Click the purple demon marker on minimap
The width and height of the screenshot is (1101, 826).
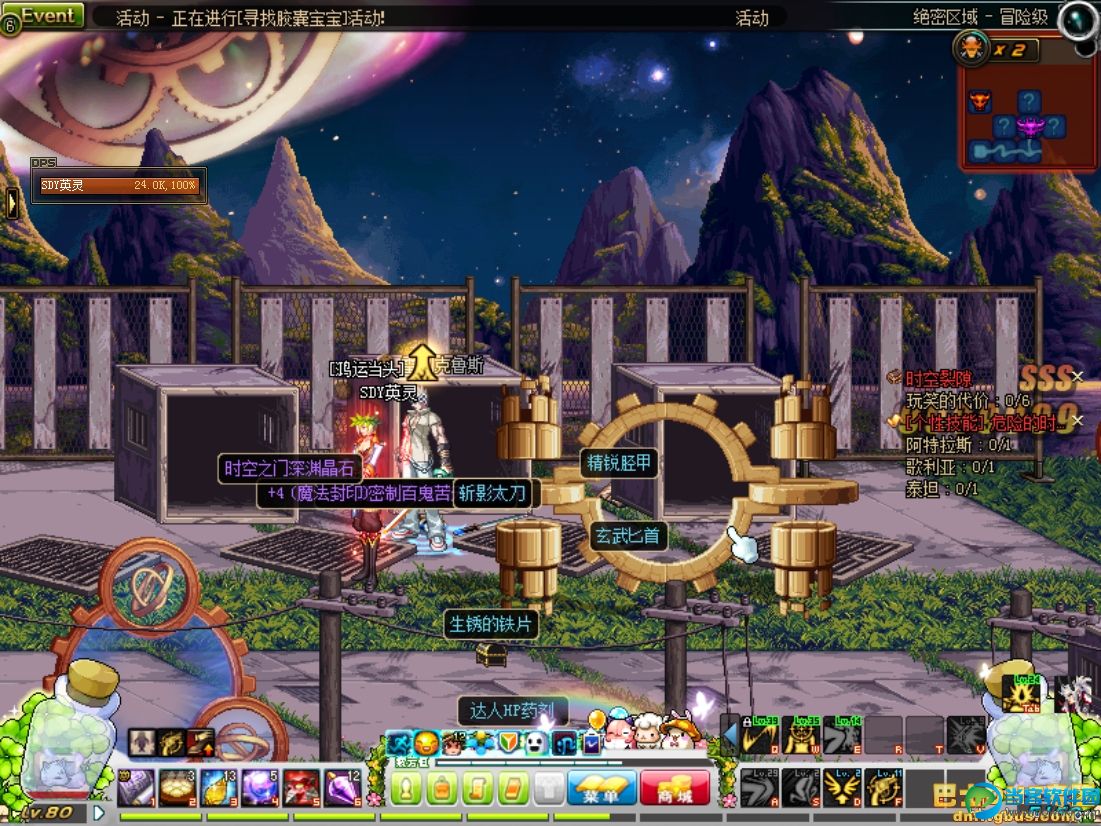click(1029, 126)
